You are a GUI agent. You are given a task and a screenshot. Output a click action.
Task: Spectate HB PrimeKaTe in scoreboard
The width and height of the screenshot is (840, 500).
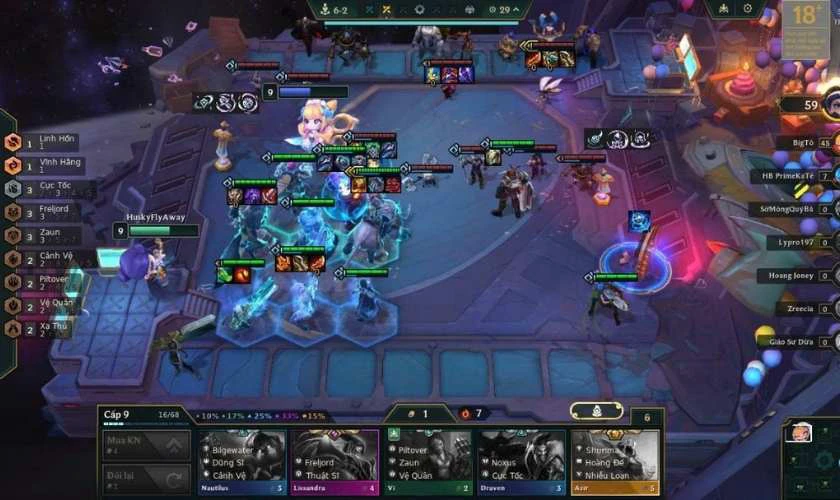point(790,176)
